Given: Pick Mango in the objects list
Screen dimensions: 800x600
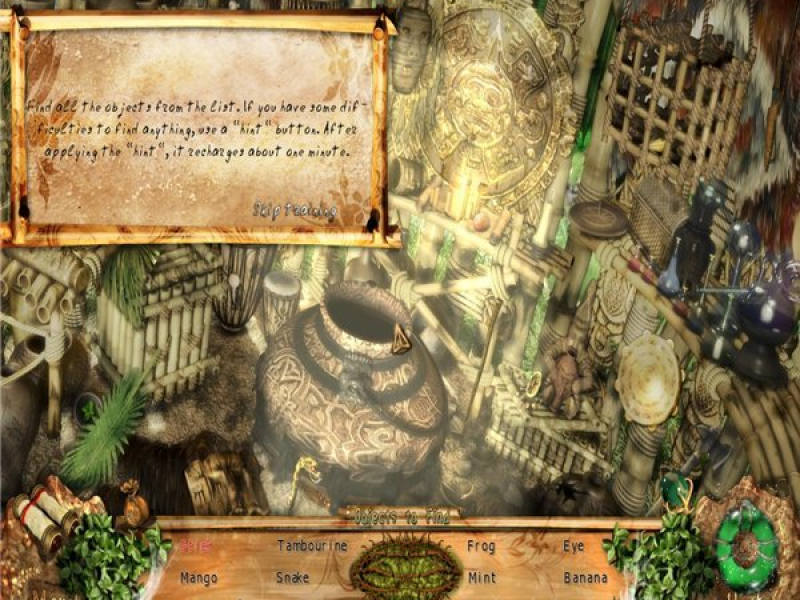Looking at the screenshot, I should pos(199,578).
